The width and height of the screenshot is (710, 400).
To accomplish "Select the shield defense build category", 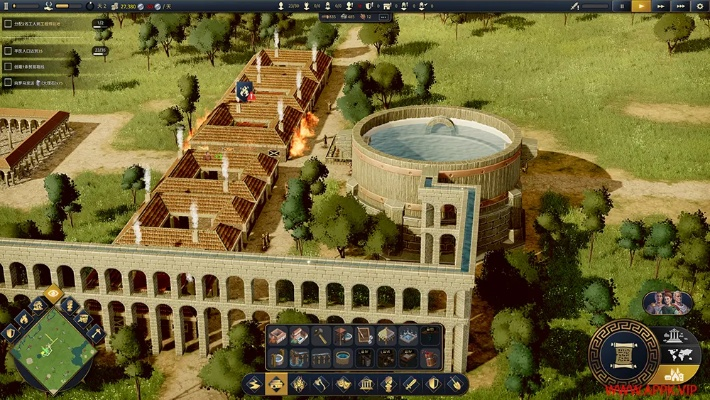I will coord(432,383).
